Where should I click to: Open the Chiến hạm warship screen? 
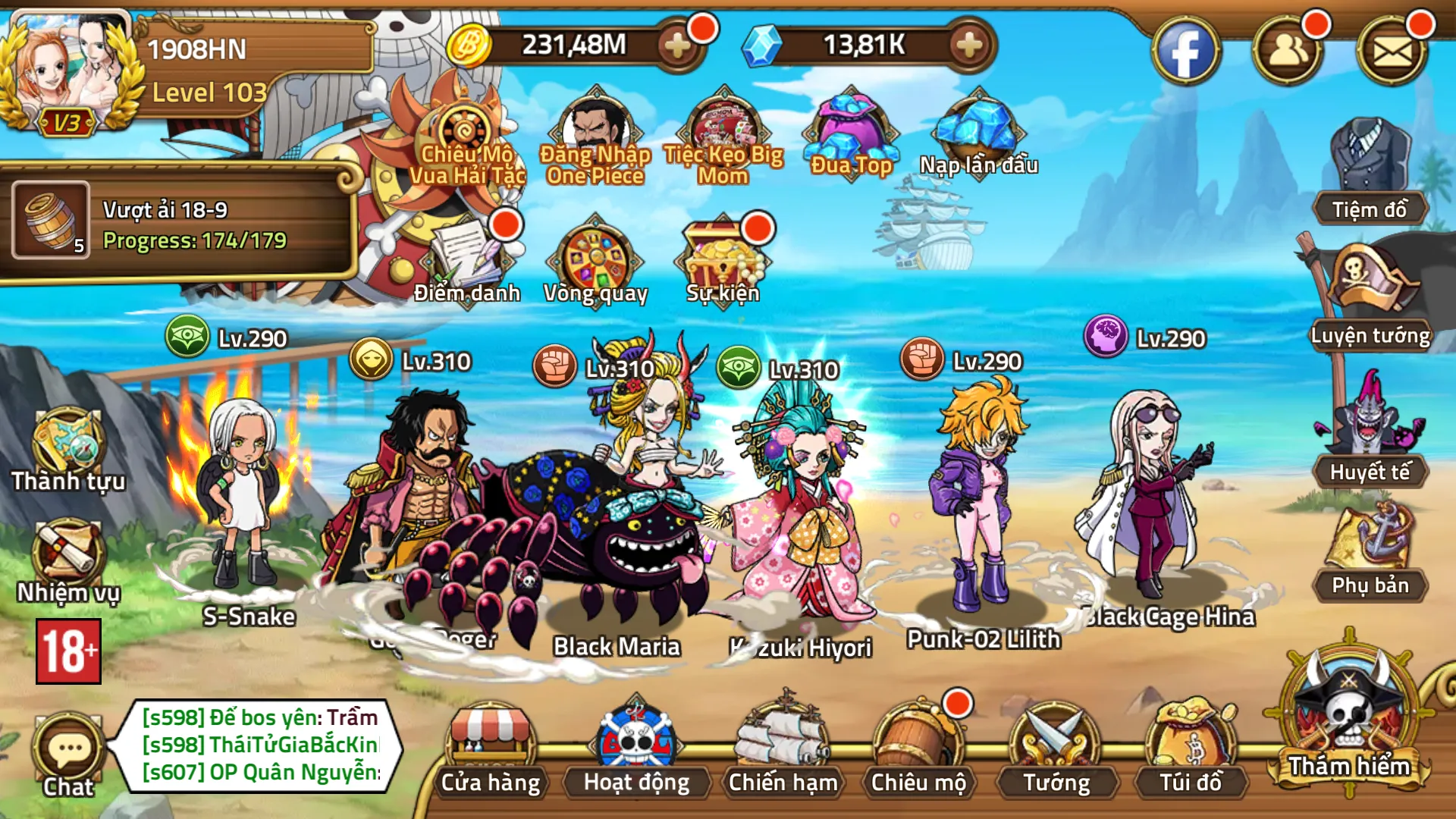coord(783,747)
